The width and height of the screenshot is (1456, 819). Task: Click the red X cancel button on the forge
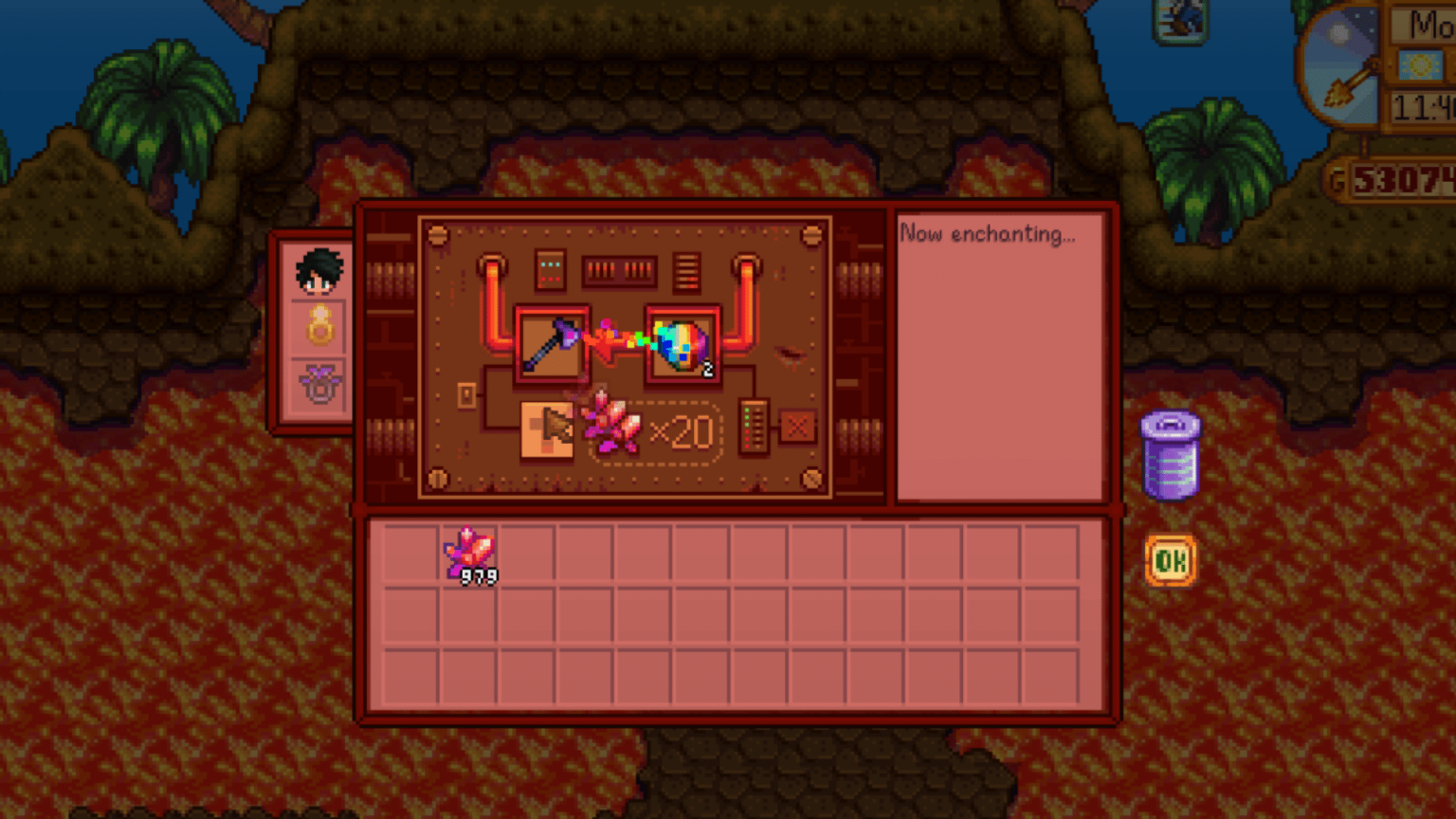[799, 429]
